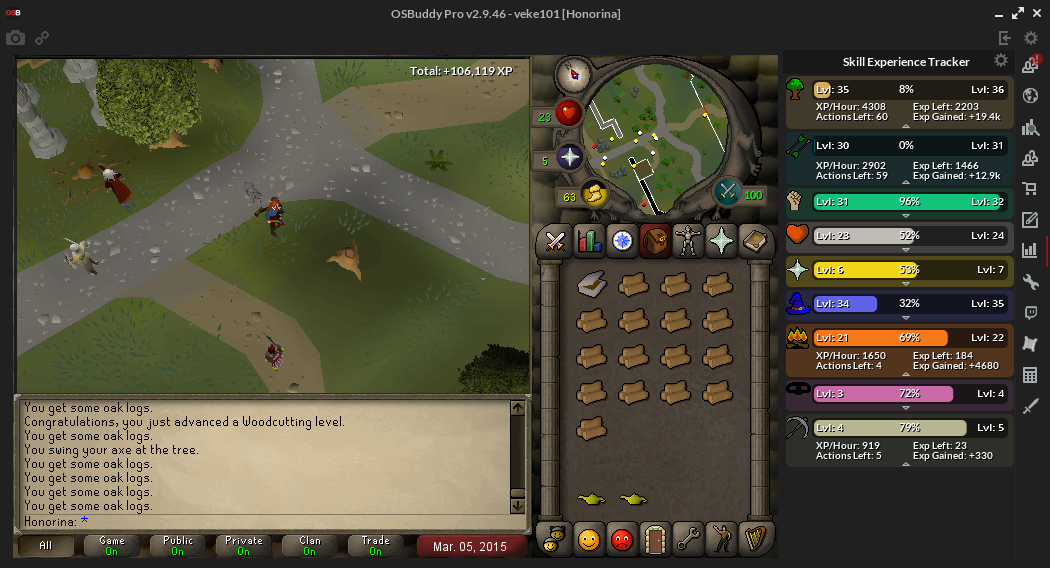Switch to the Magic spellbook tab

coord(754,241)
